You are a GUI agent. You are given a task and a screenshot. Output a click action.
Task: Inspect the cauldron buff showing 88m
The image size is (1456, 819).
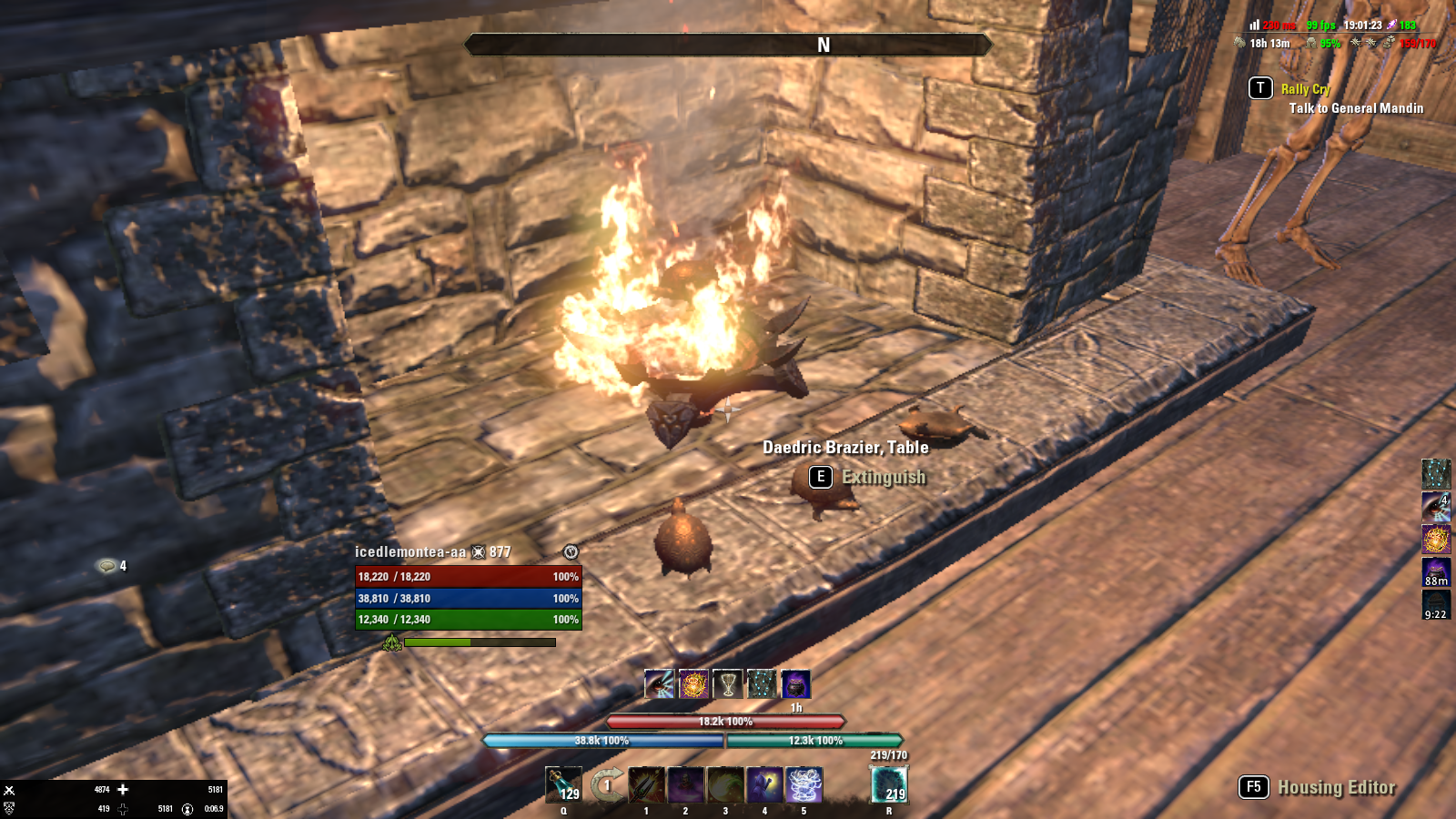click(1436, 571)
